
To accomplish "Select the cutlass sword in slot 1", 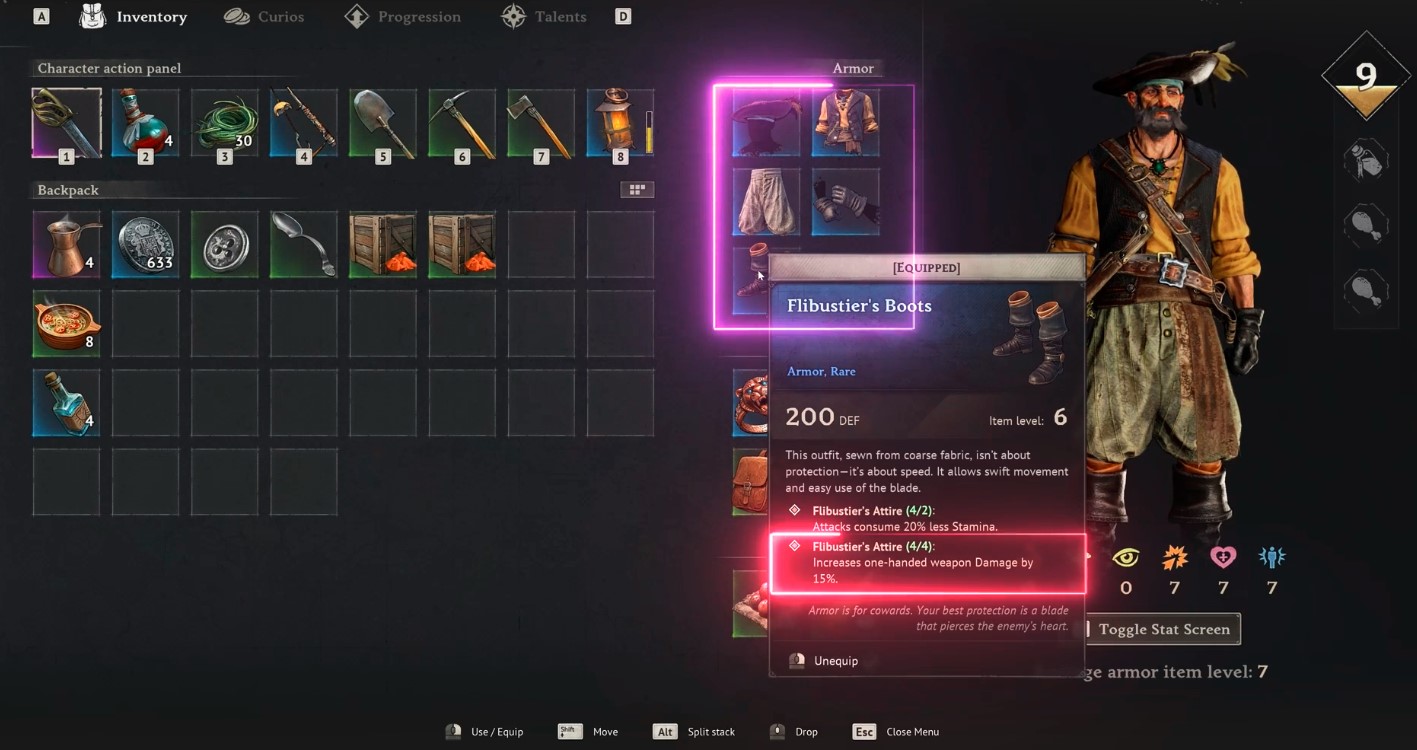I will click(66, 123).
